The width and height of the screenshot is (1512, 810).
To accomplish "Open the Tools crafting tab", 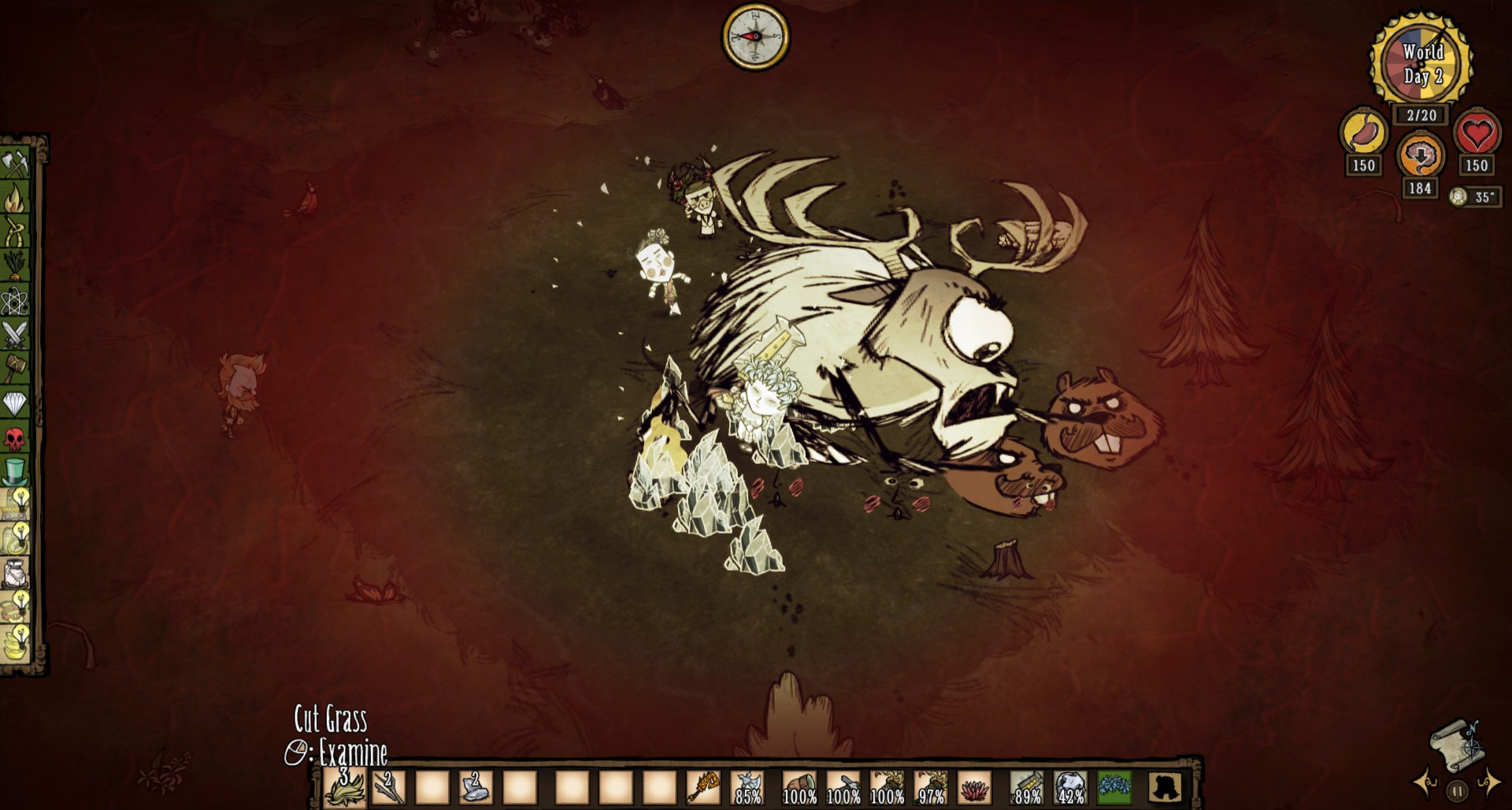I will point(16,163).
